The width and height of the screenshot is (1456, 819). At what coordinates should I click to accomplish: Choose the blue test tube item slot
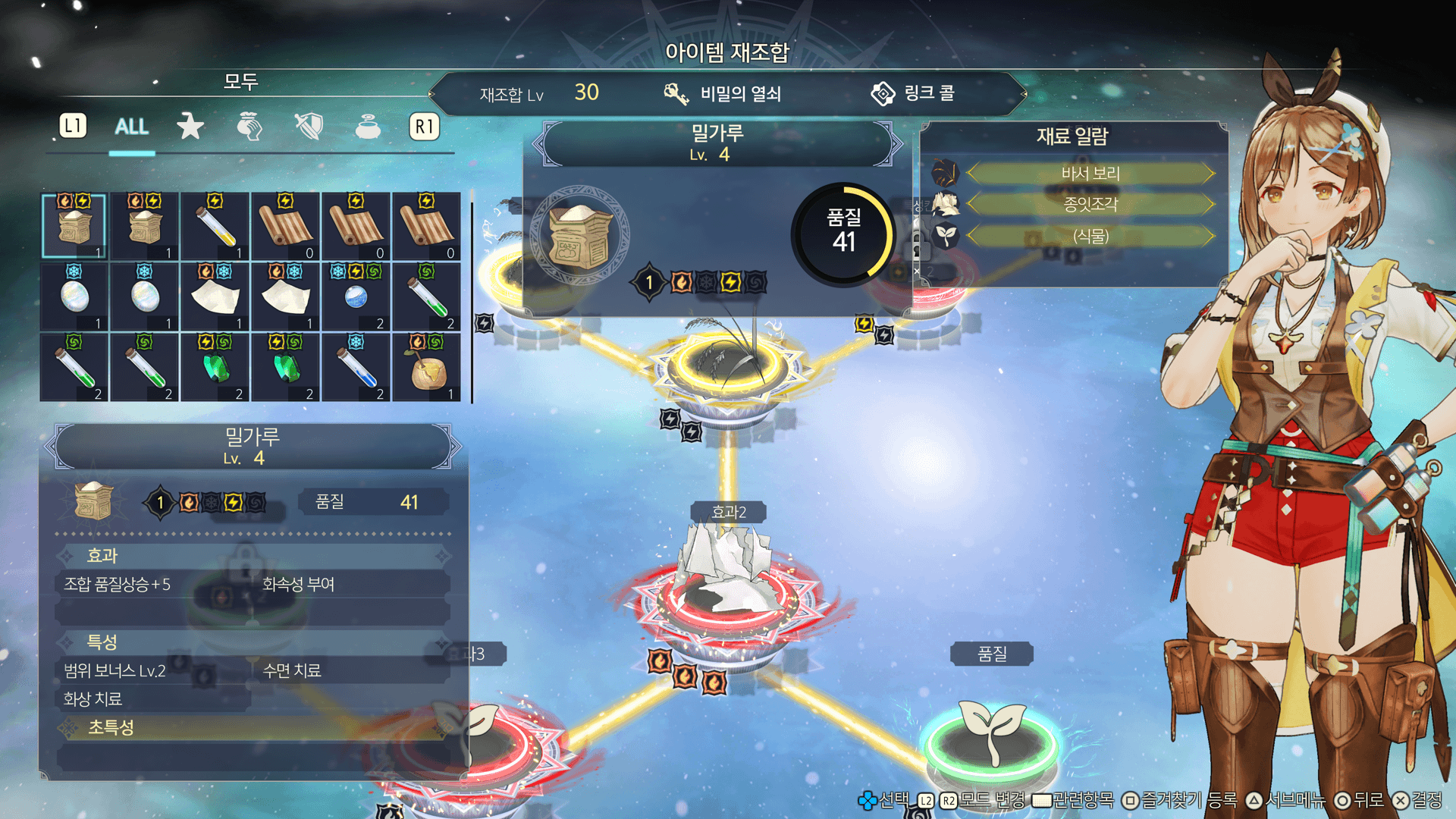tap(356, 369)
